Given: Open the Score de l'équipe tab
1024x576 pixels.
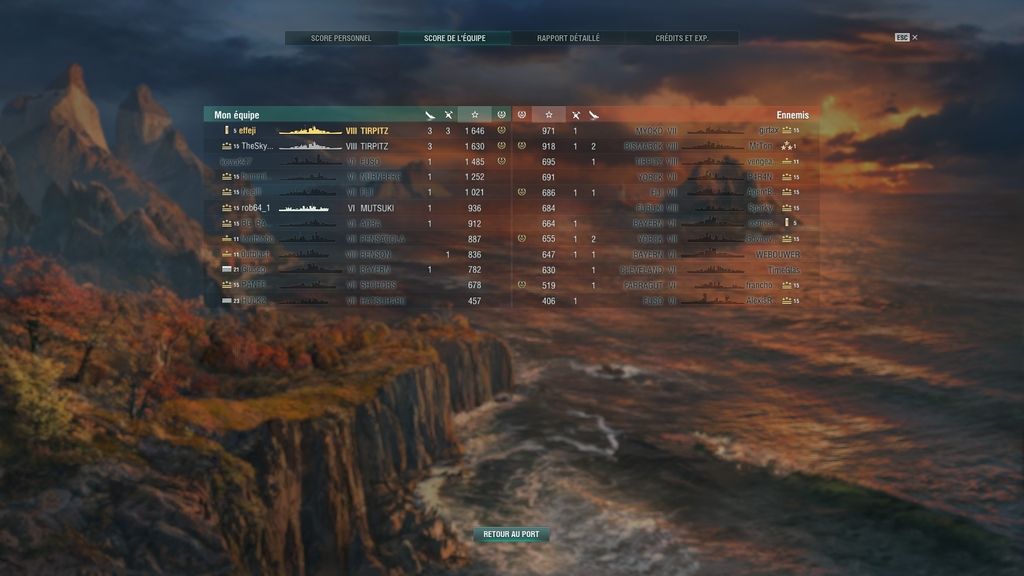Looking at the screenshot, I should tap(454, 38).
